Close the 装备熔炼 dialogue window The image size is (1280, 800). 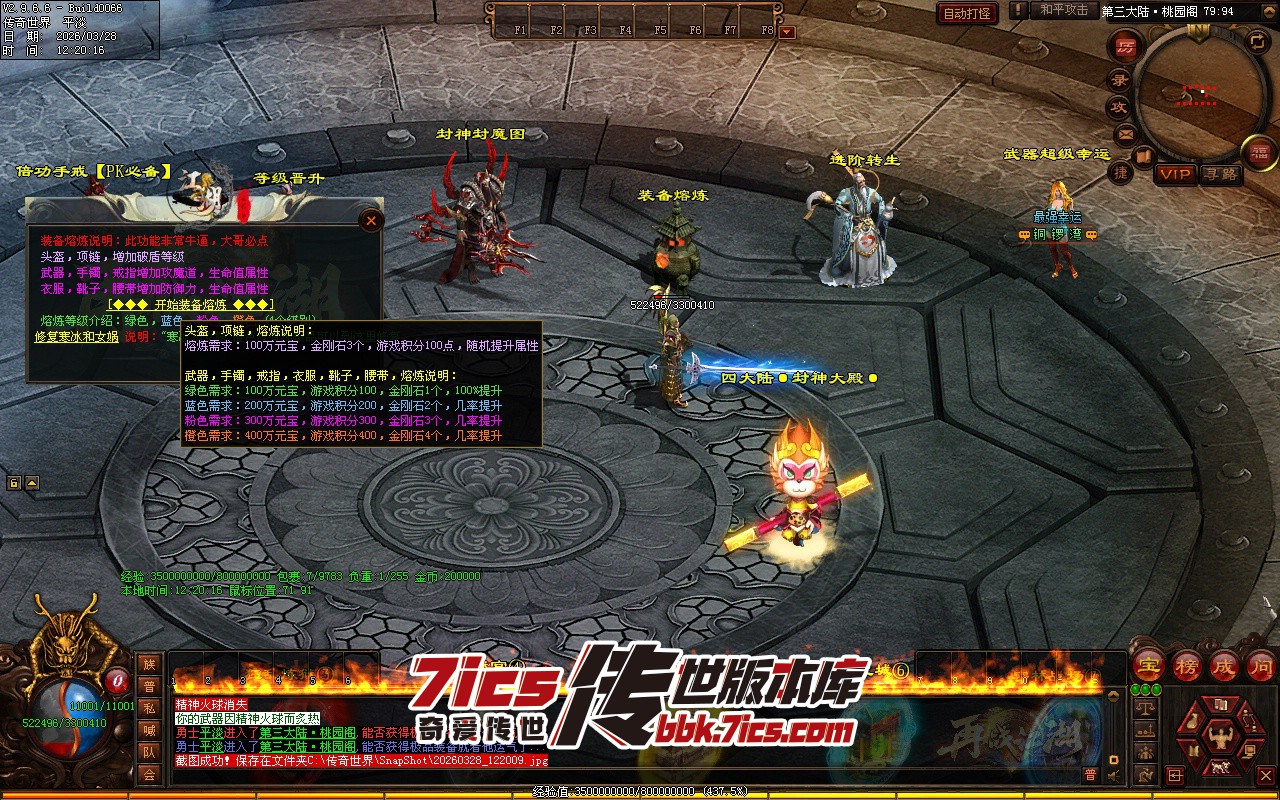tap(371, 220)
